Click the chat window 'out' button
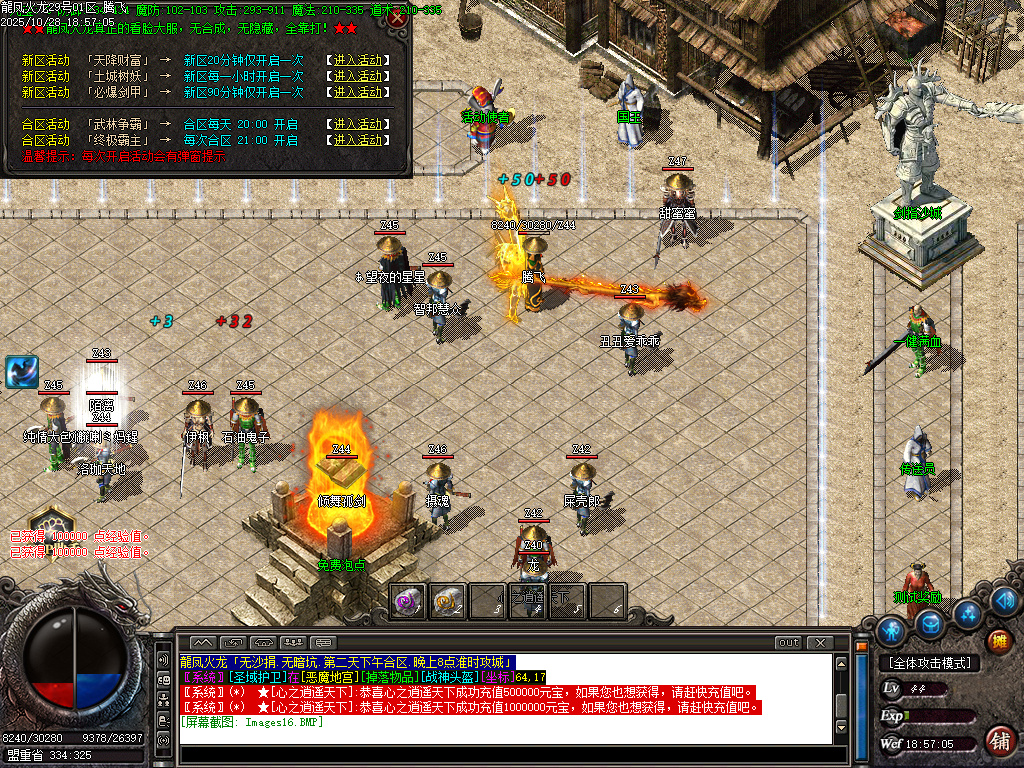 789,643
